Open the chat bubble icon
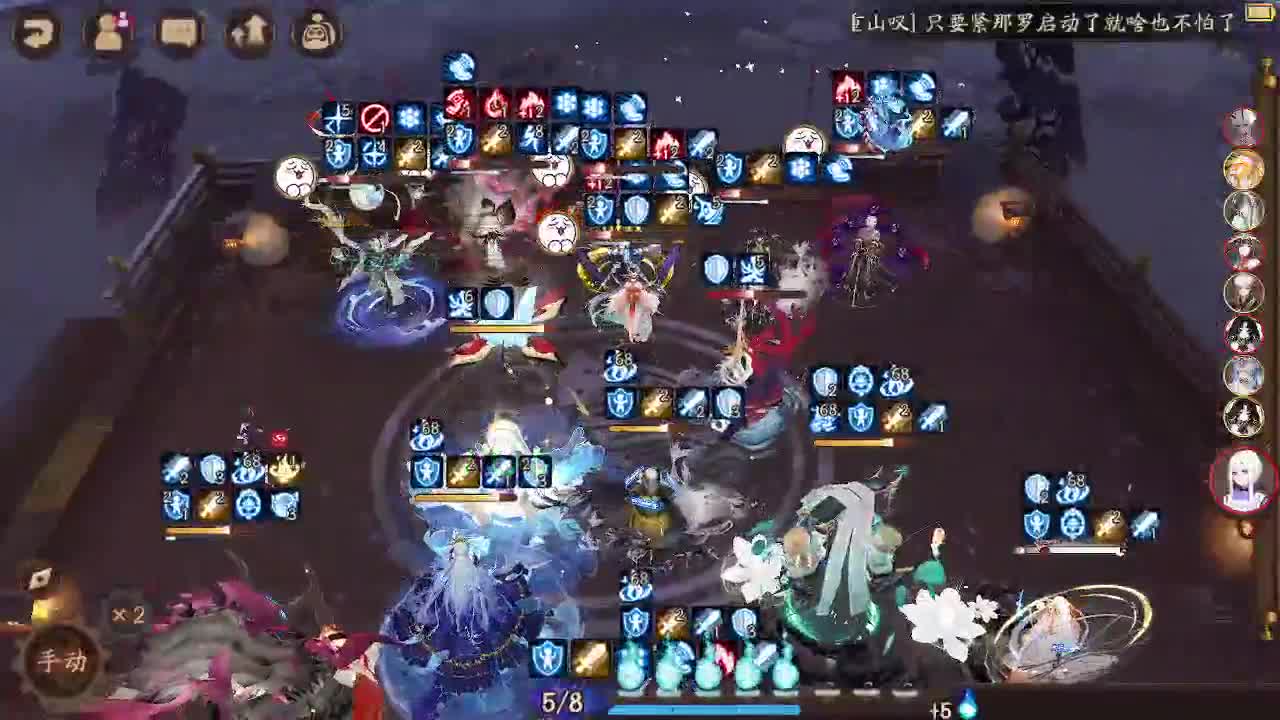This screenshot has height=720, width=1280. pyautogui.click(x=175, y=33)
